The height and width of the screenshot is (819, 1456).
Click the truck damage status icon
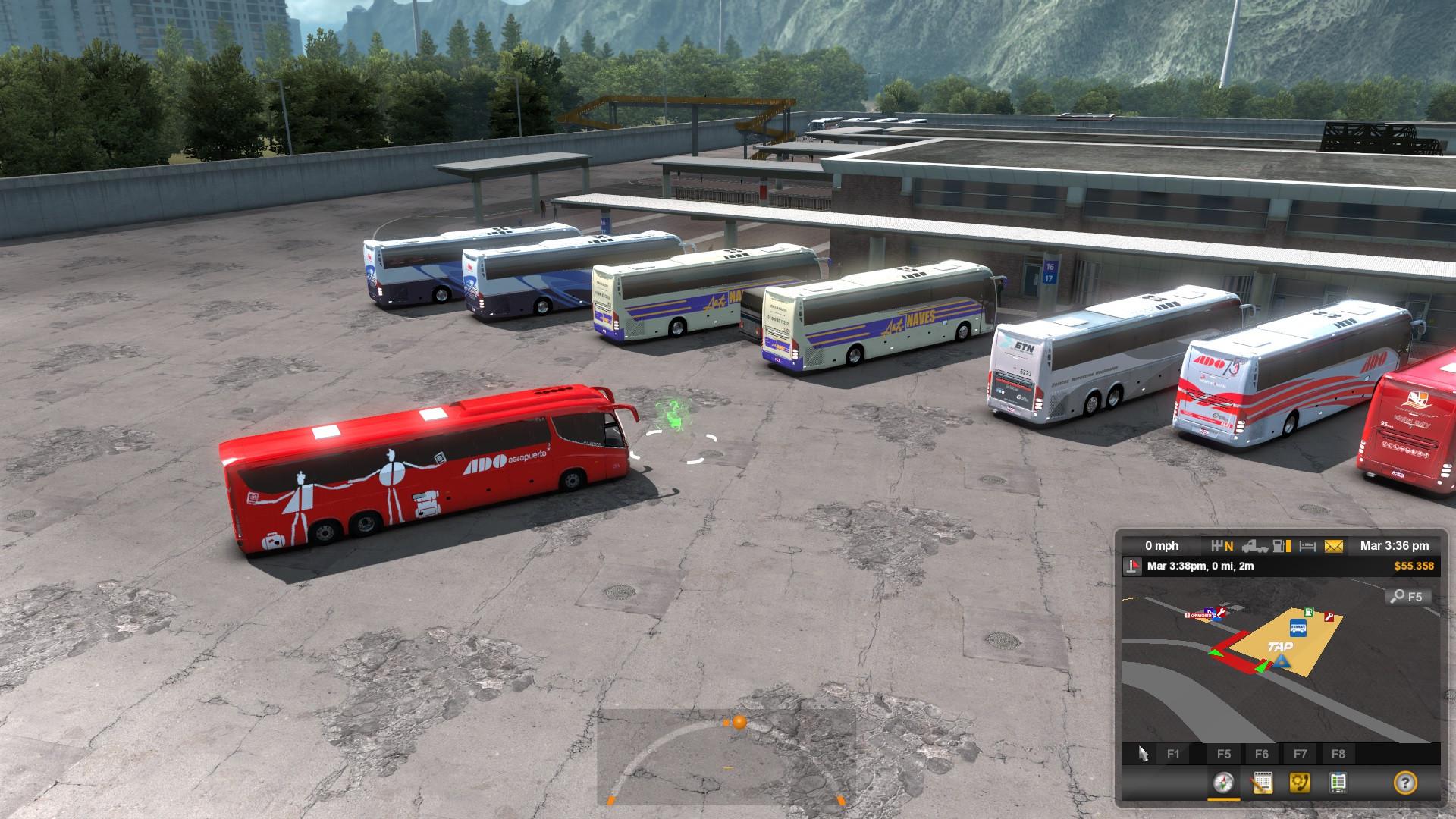point(1254,545)
